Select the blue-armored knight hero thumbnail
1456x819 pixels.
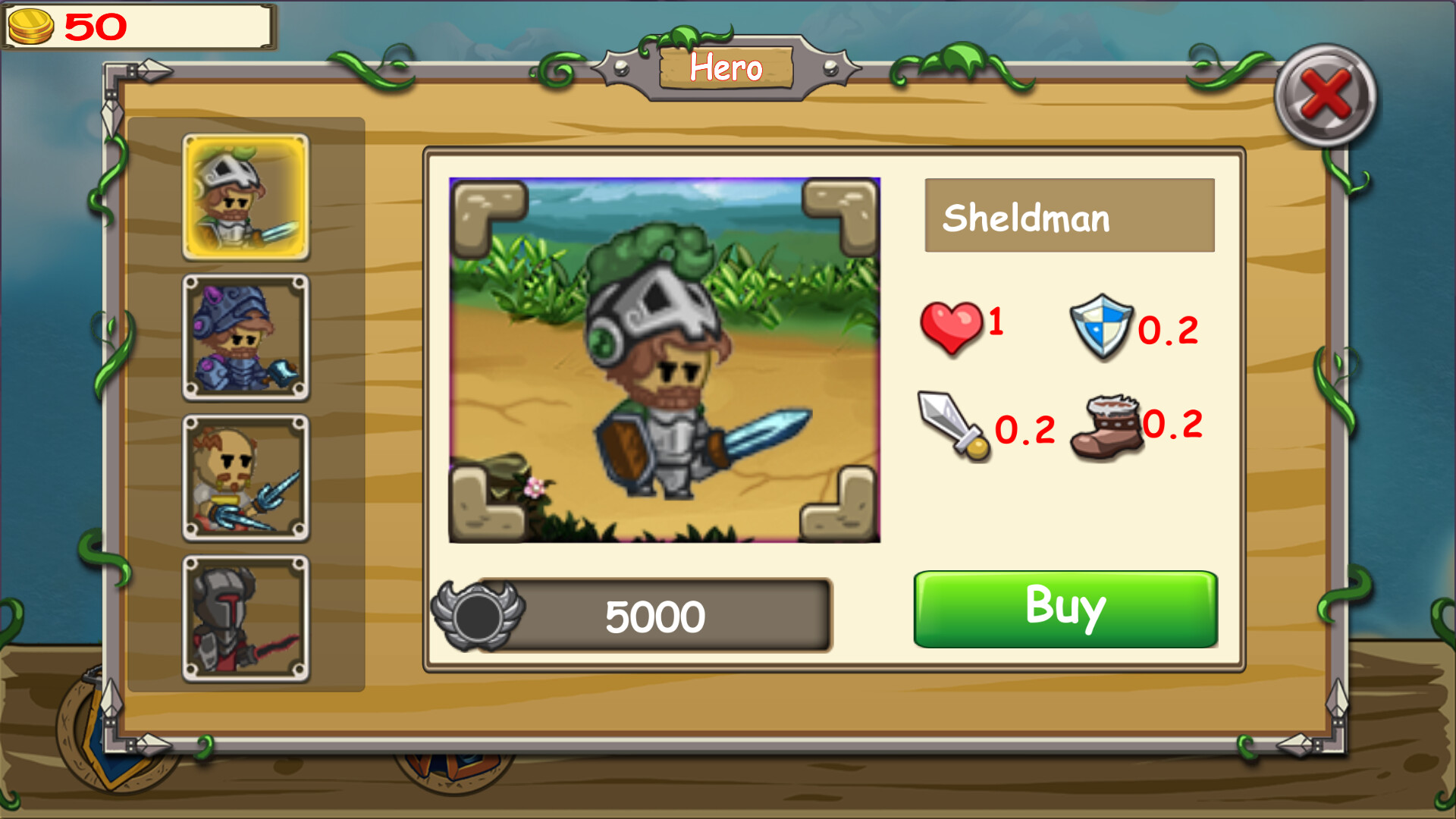245,337
